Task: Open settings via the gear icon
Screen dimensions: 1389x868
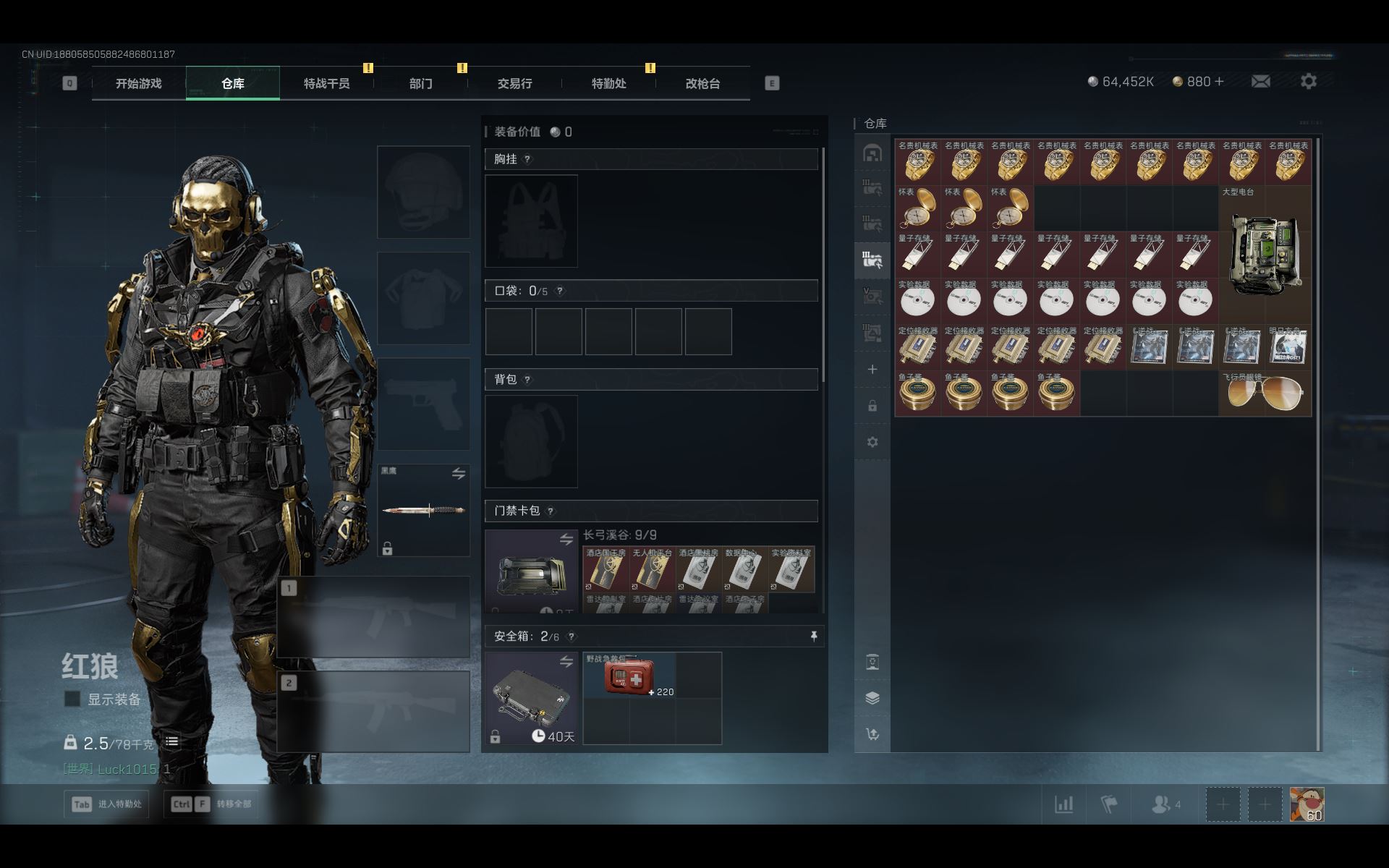Action: (x=1308, y=82)
